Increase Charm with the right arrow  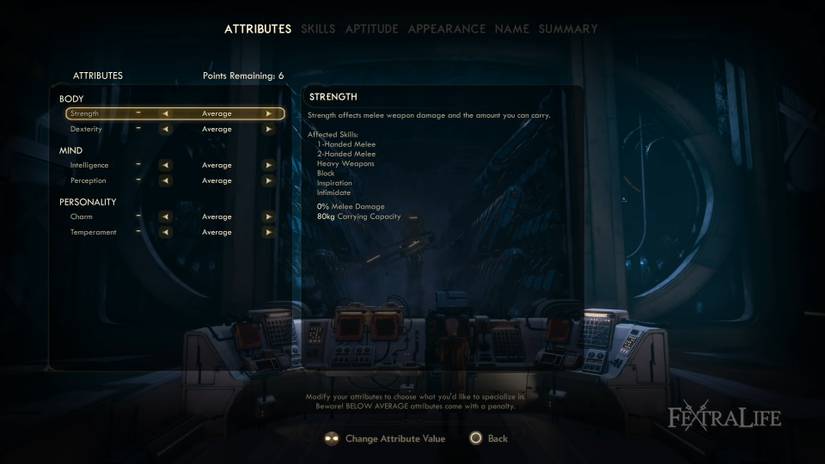pos(268,217)
